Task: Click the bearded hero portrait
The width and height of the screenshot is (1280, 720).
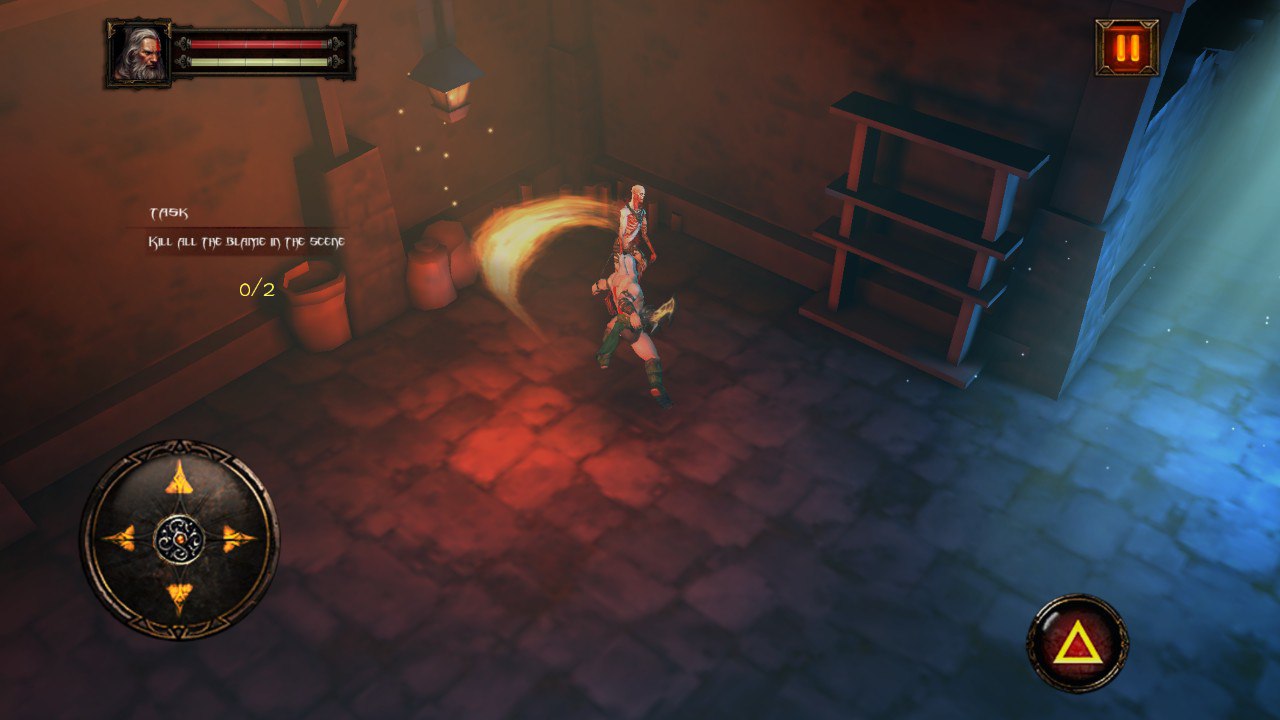Action: pyautogui.click(x=138, y=53)
